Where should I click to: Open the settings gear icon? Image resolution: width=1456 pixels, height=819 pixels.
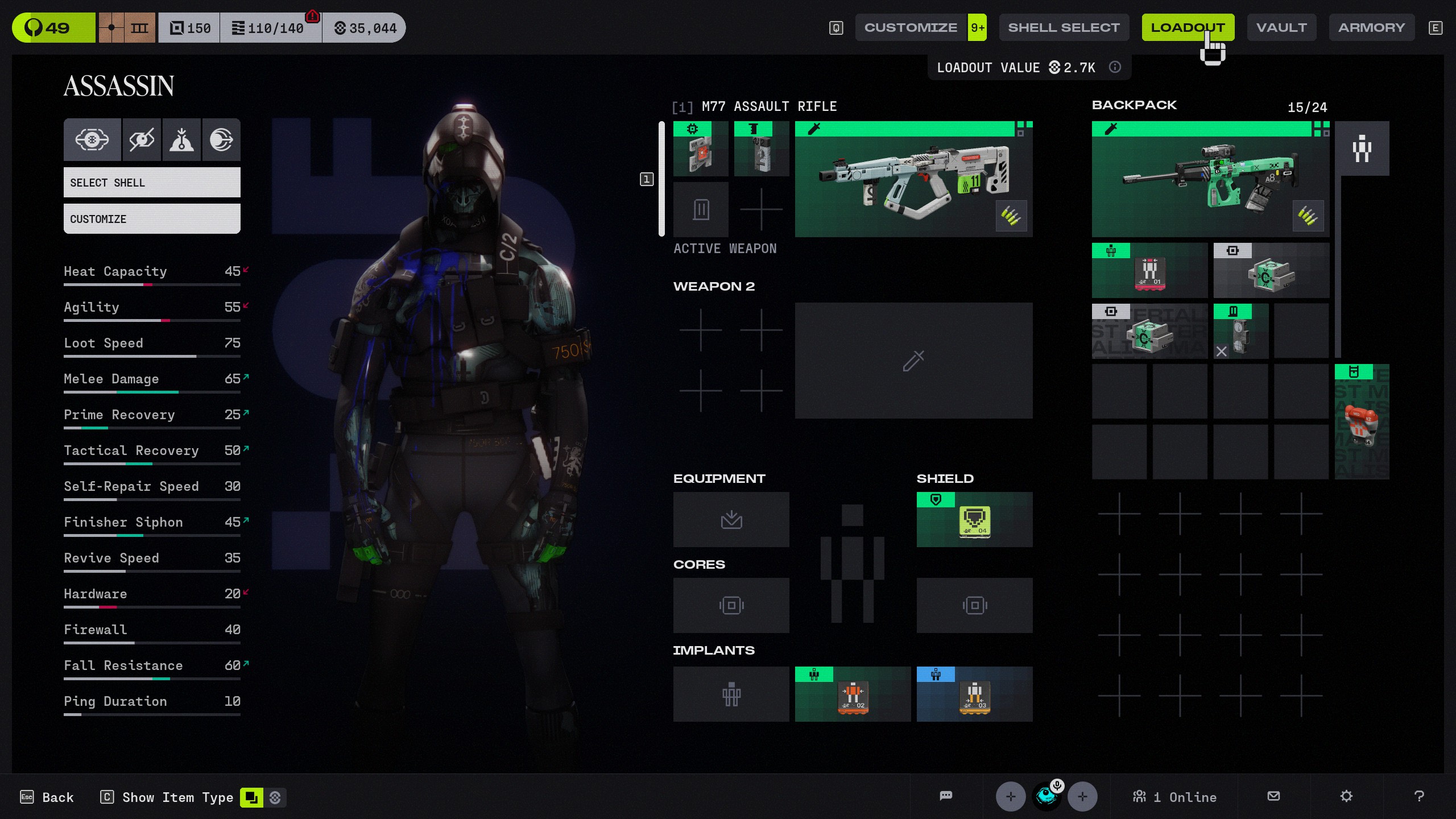click(x=1346, y=796)
